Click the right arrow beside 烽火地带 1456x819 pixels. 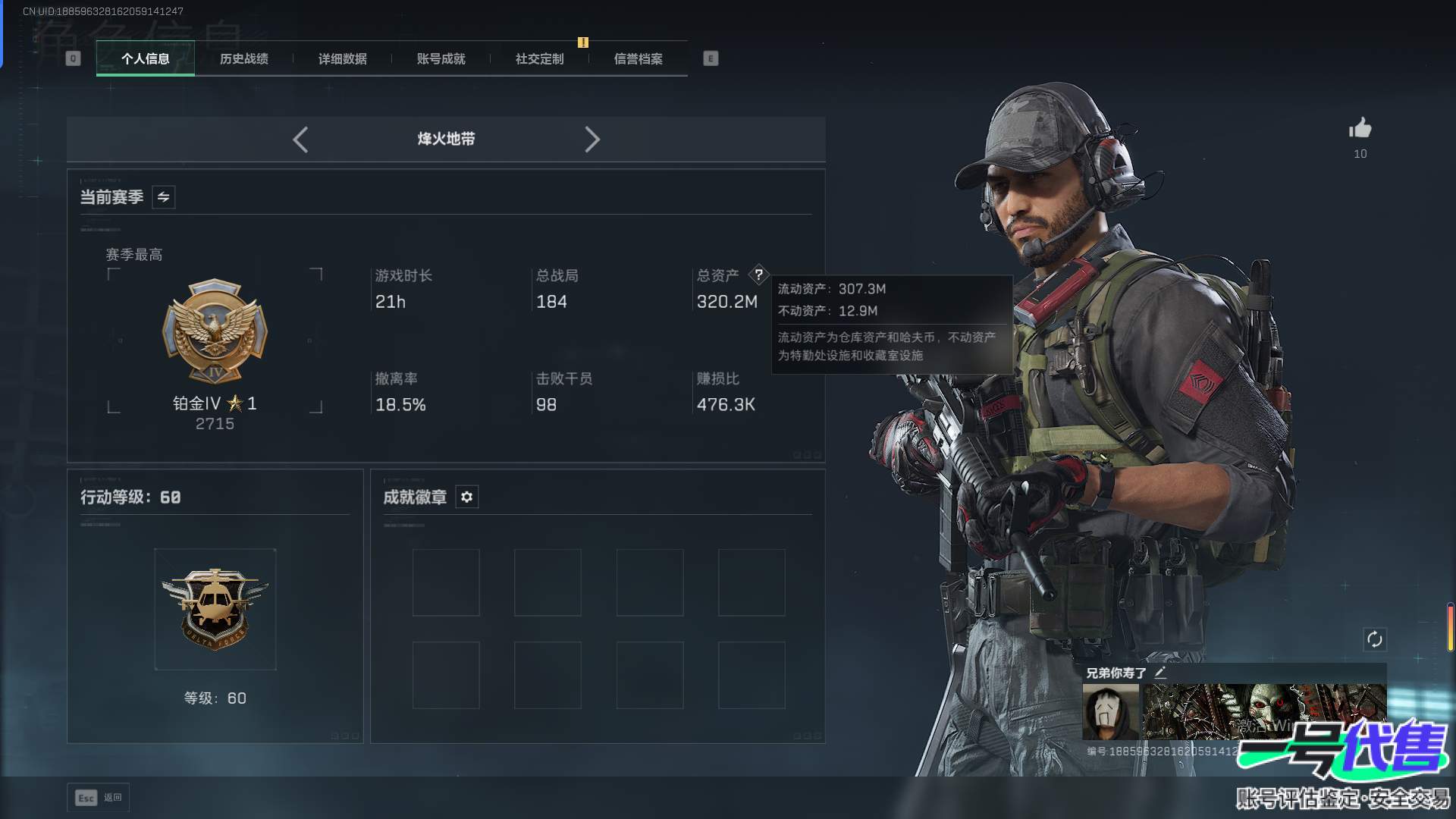592,140
